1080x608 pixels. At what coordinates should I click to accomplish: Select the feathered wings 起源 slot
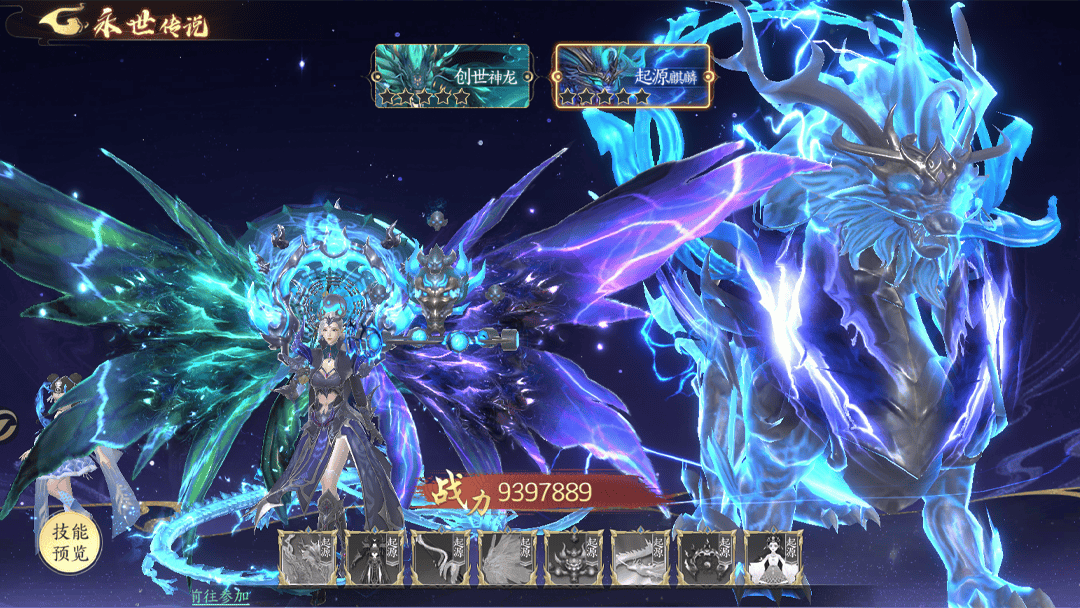pos(508,557)
